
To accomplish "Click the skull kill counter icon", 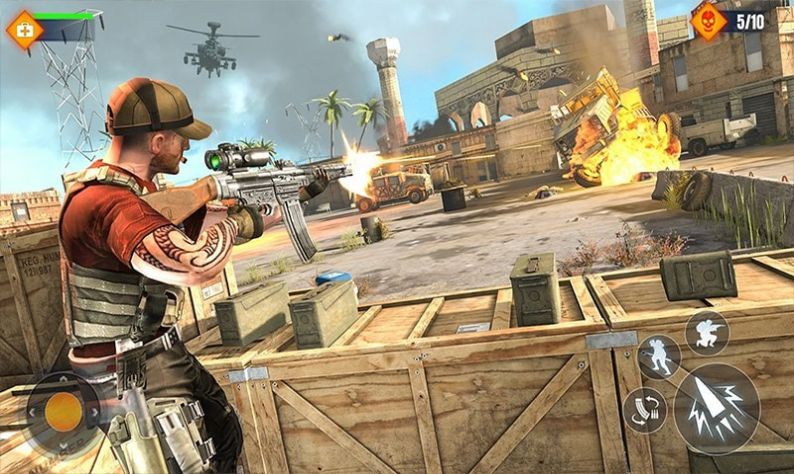I will 709,21.
